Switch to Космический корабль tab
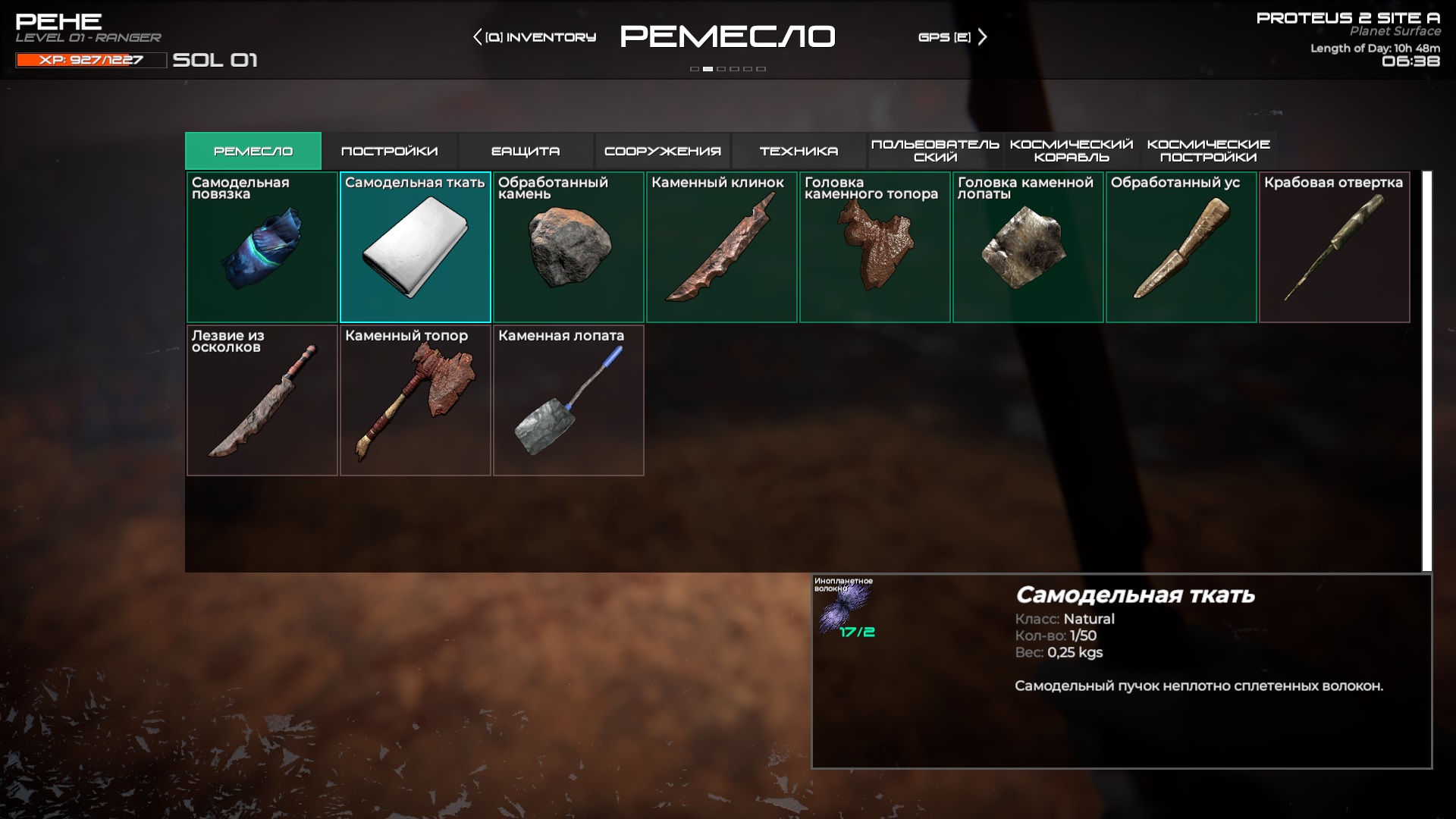This screenshot has height=819, width=1456. click(1072, 151)
